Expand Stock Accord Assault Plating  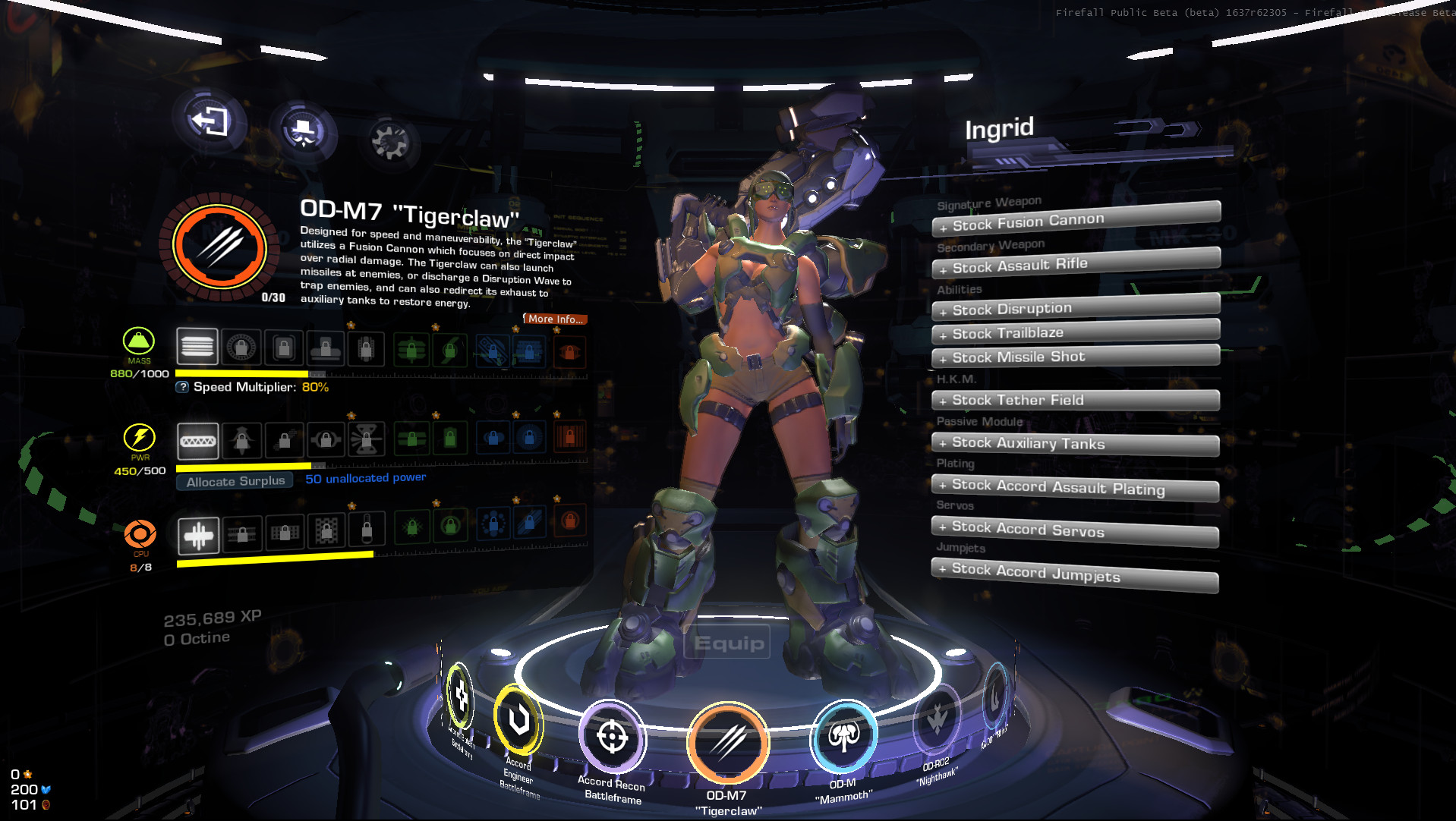point(1075,487)
